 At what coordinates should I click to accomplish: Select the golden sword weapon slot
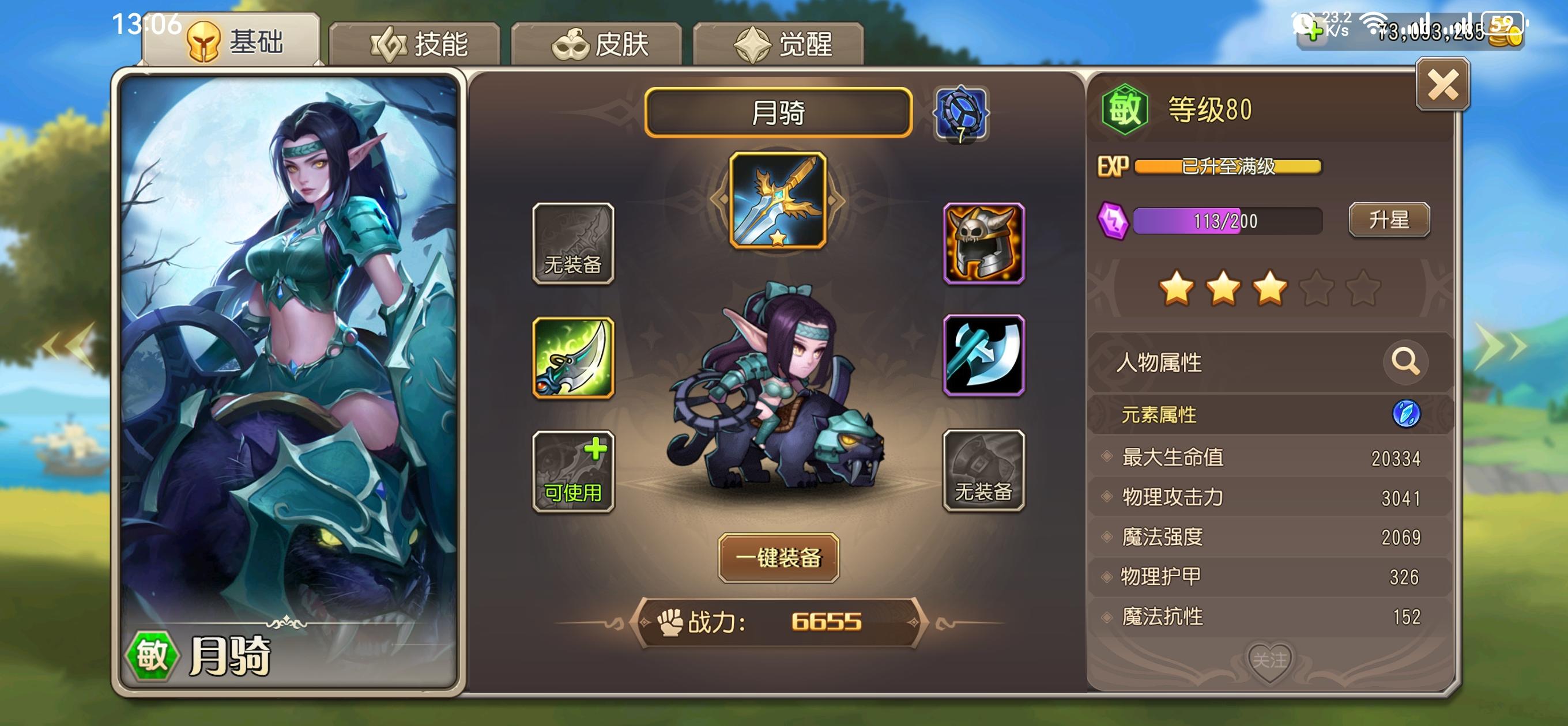(x=781, y=219)
